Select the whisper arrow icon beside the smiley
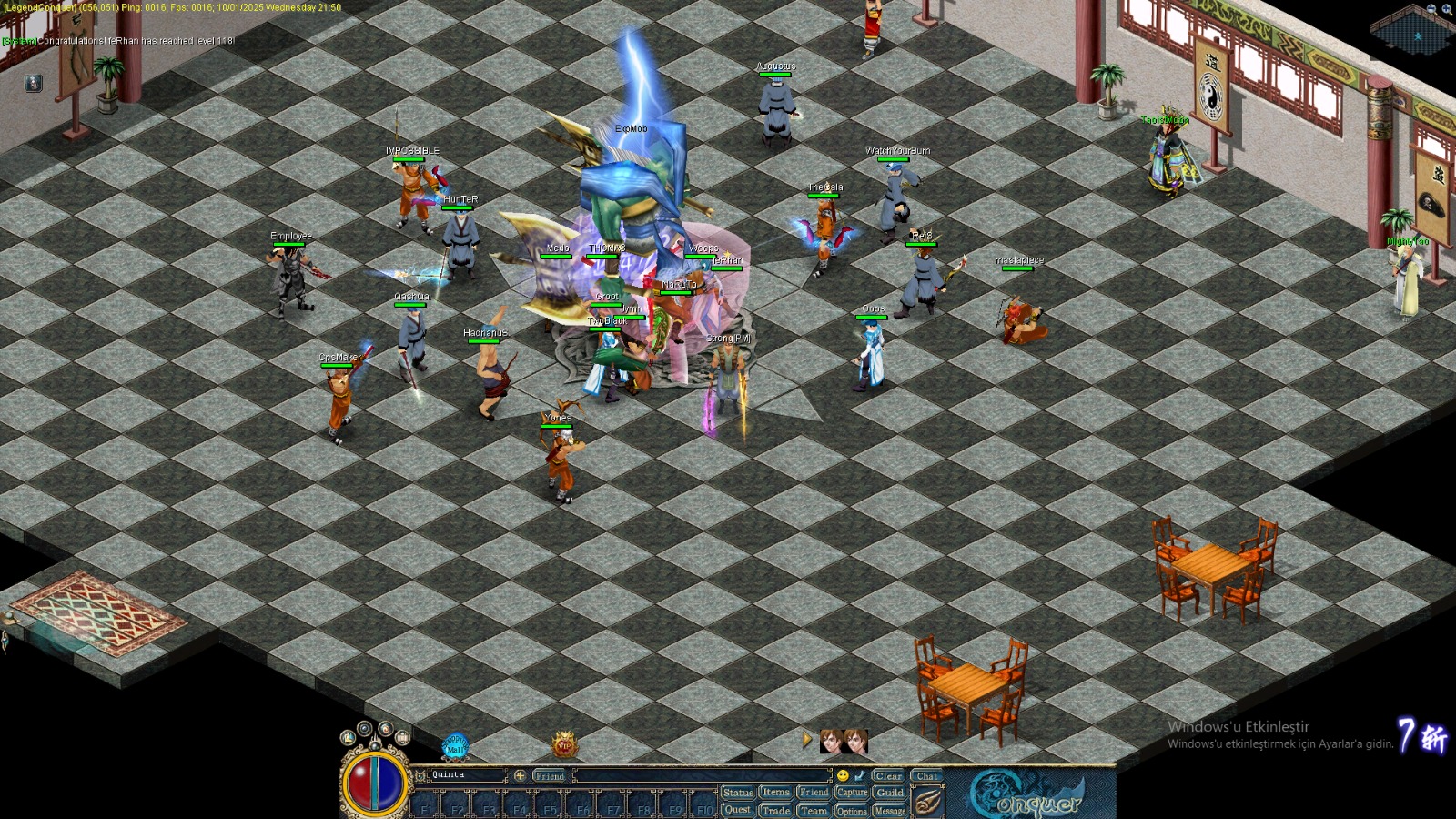Screen dimensions: 1456x819 [x=858, y=776]
